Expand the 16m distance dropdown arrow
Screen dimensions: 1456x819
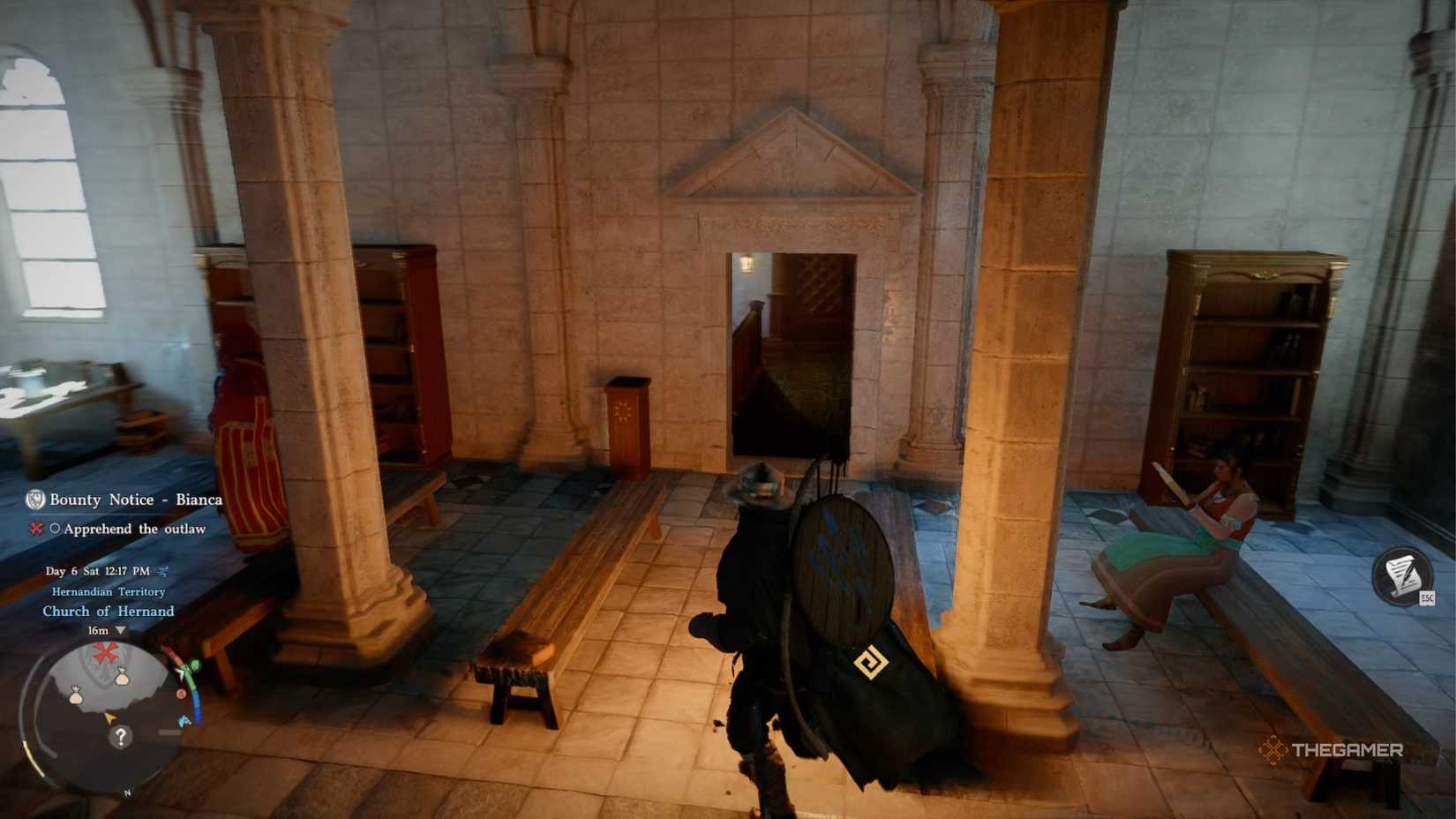click(x=120, y=631)
